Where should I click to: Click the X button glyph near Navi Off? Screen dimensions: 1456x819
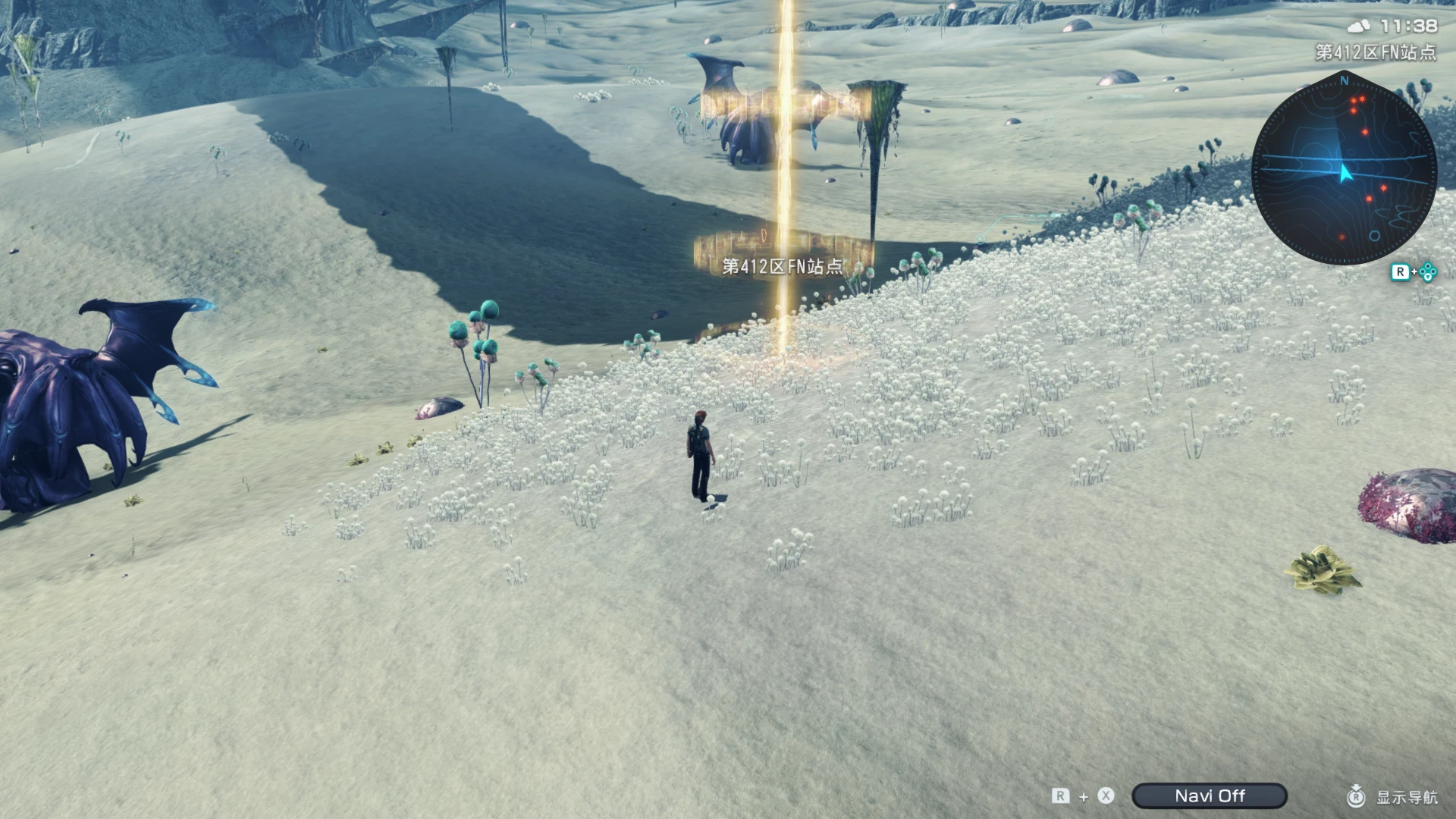1105,796
